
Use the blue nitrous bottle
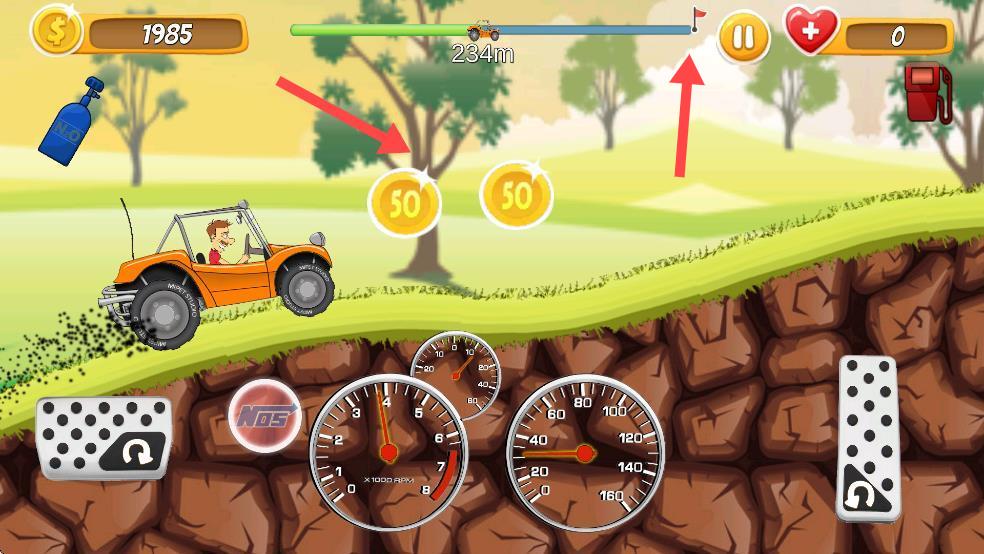(71, 117)
